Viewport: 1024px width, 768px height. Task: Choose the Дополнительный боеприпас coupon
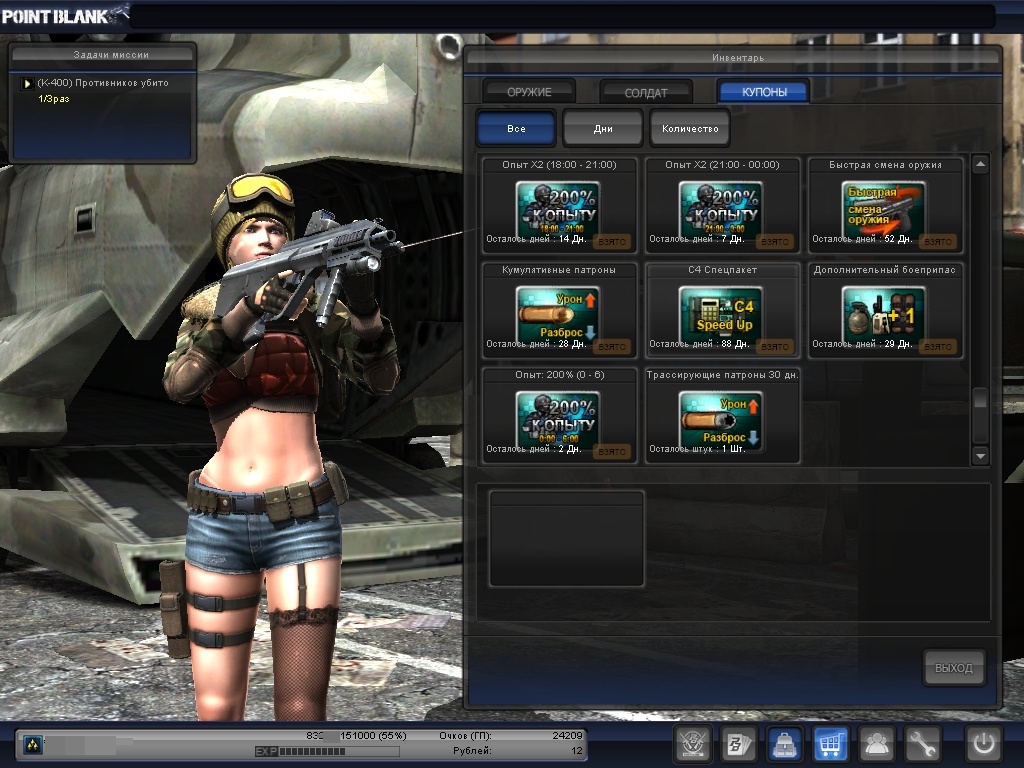tap(885, 311)
